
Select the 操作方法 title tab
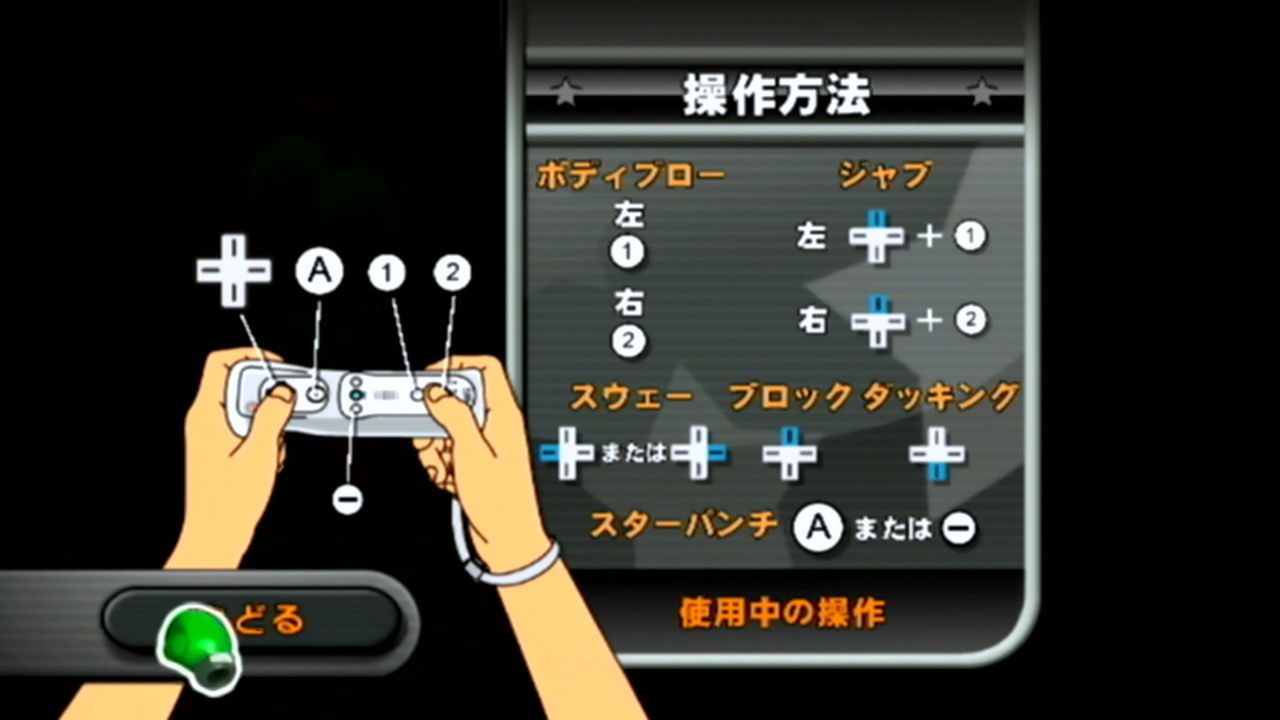pyautogui.click(x=776, y=95)
